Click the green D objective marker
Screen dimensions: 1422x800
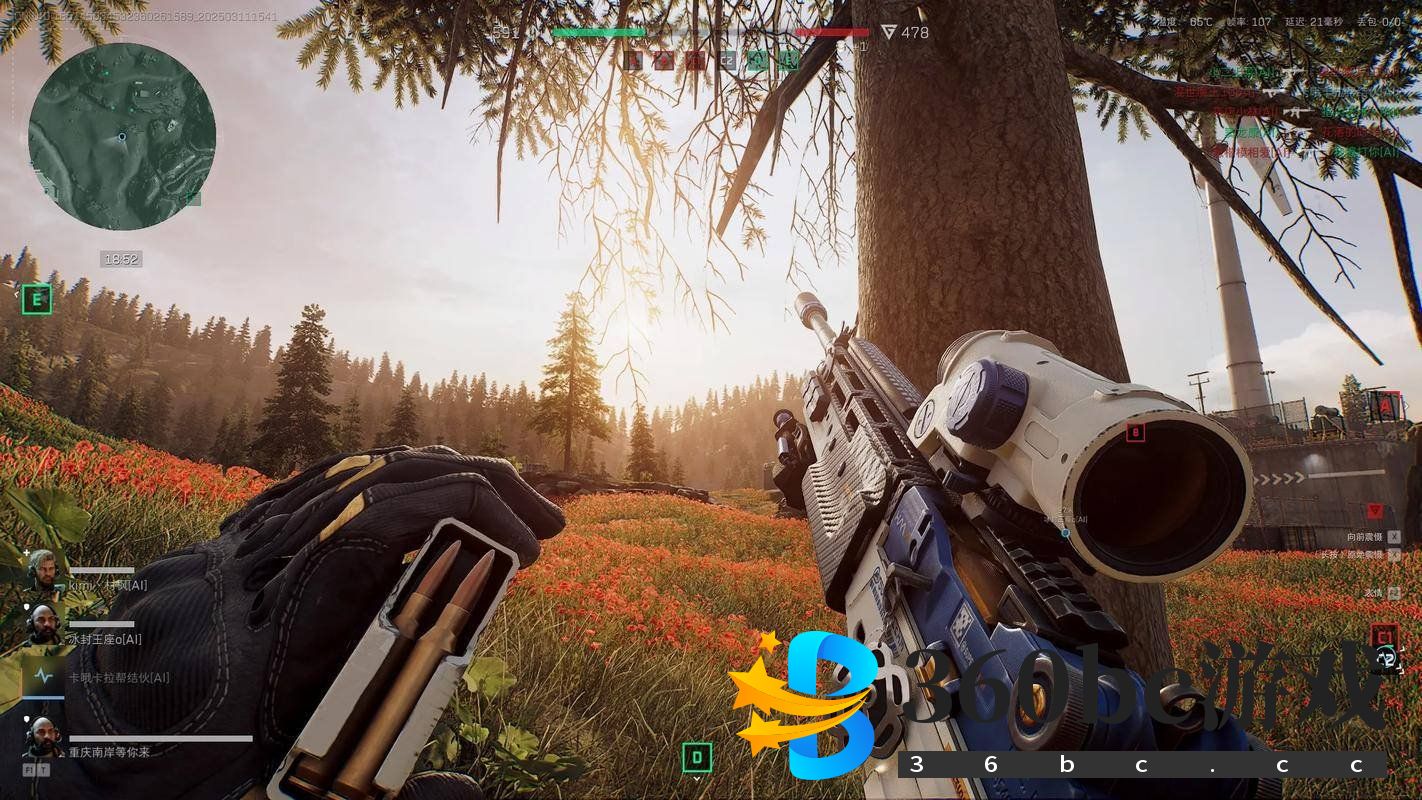pyautogui.click(x=697, y=758)
